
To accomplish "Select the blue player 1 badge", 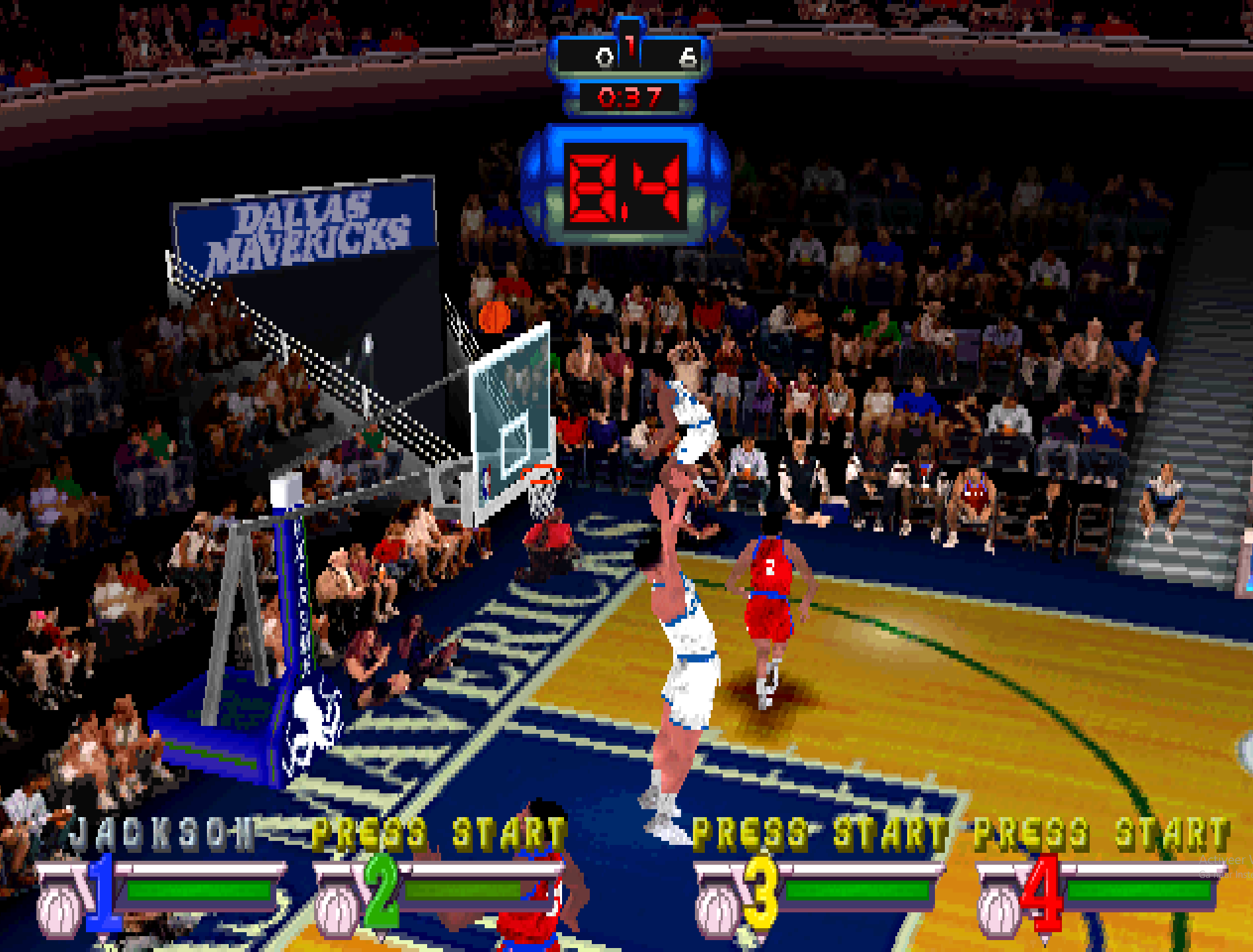I will click(102, 892).
